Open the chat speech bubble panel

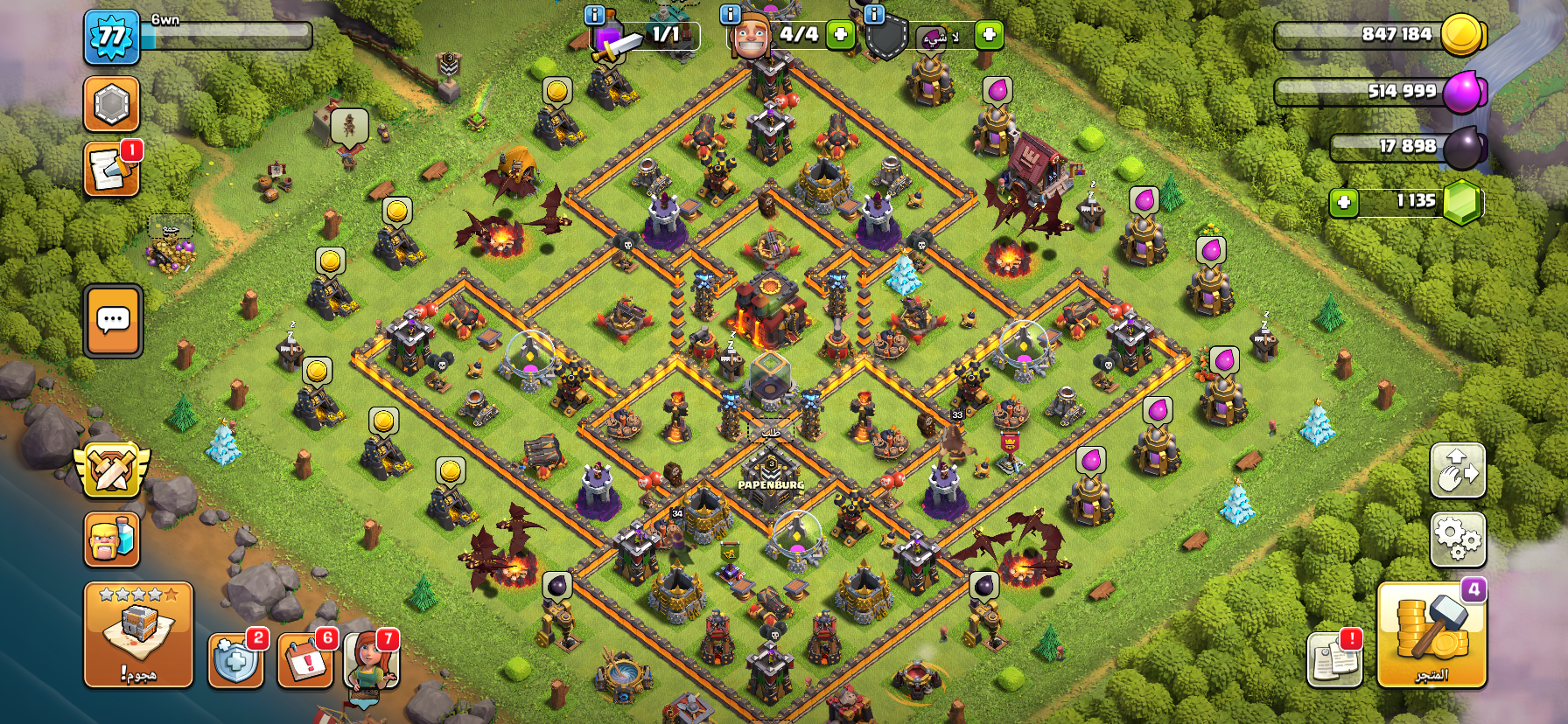pos(113,321)
